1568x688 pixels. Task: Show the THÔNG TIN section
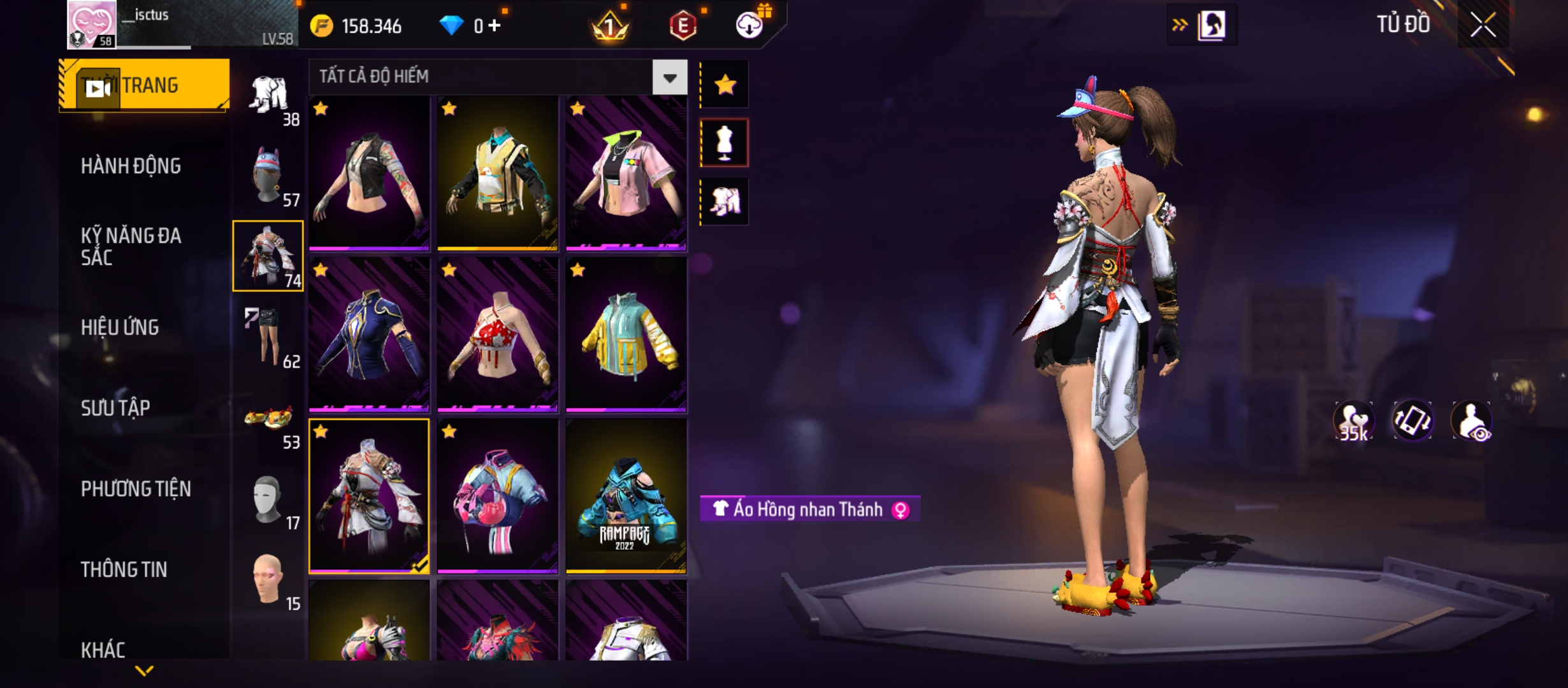coord(124,570)
